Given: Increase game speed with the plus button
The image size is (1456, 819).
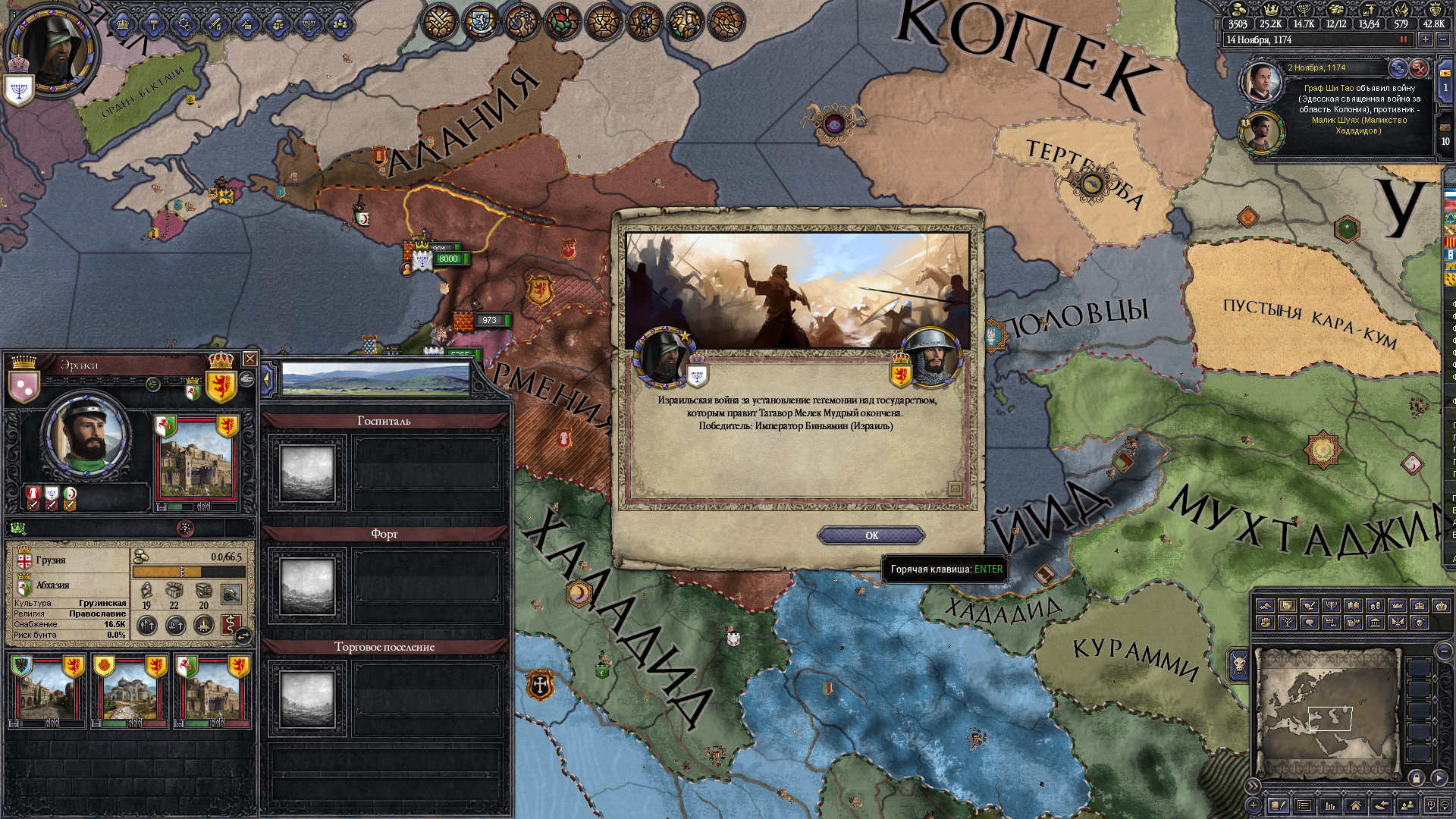Looking at the screenshot, I should 1426,39.
